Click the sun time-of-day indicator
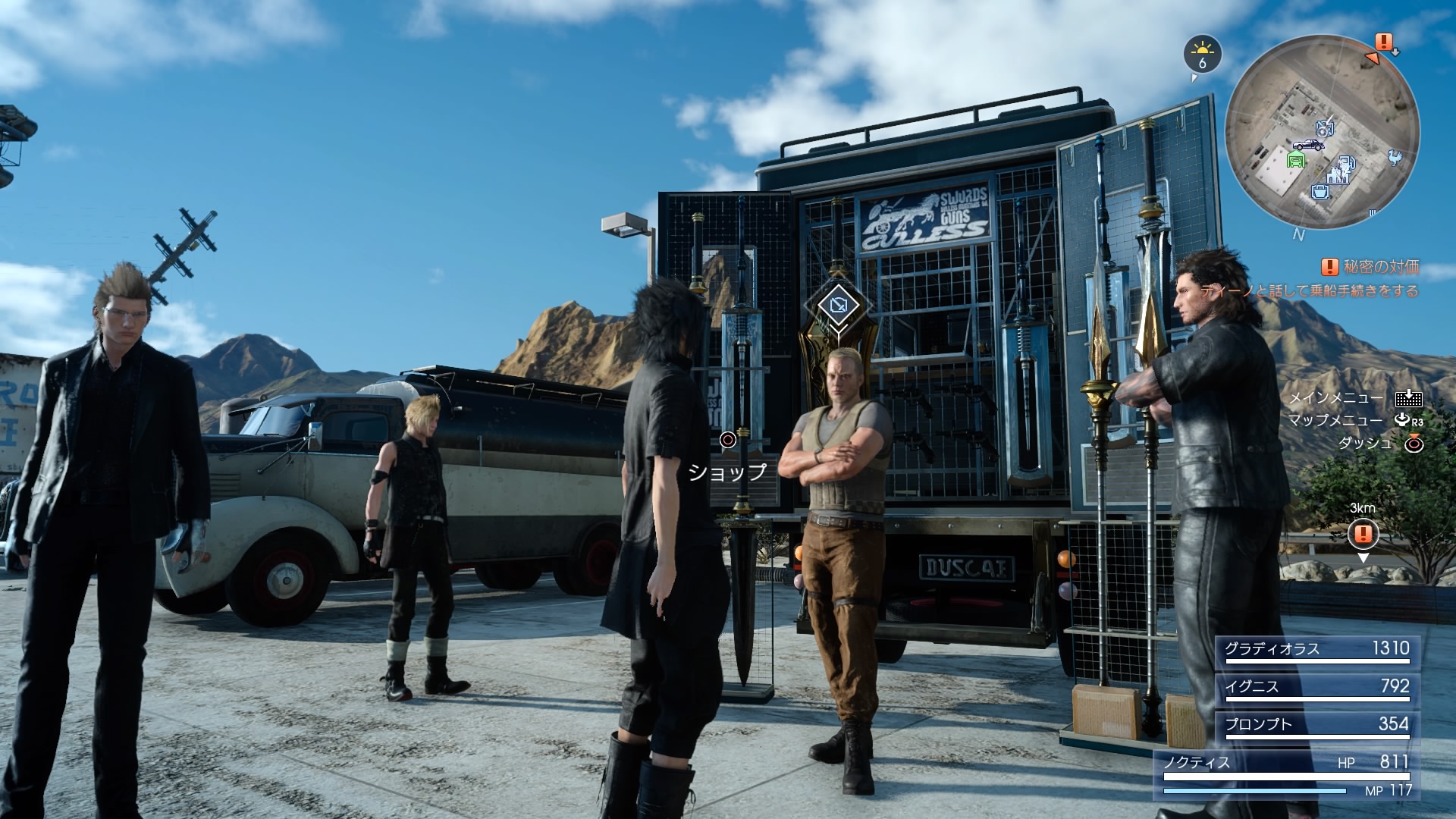Screen dimensions: 1456x819 pyautogui.click(x=1202, y=54)
